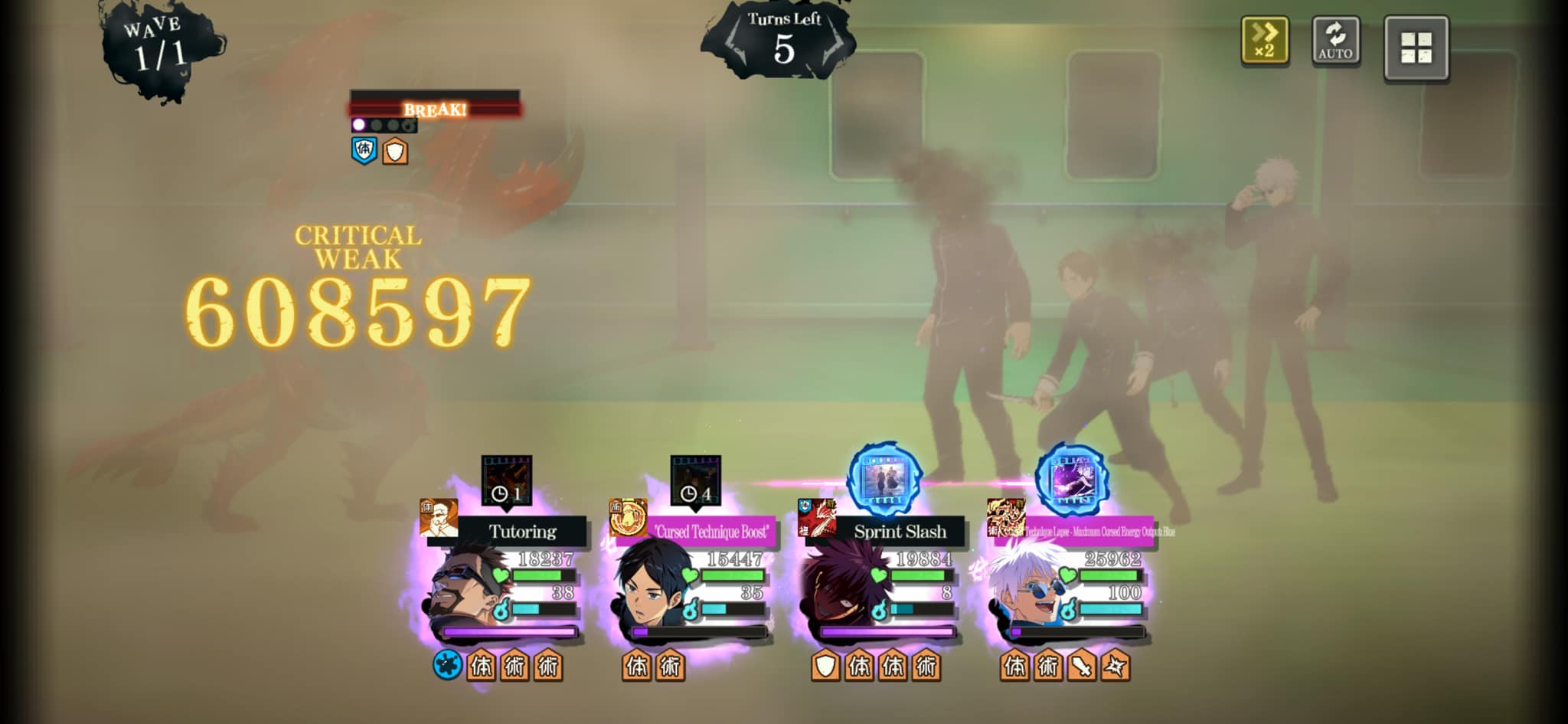
Task: Choose the Cursed Technique Boost skill
Action: coord(710,531)
